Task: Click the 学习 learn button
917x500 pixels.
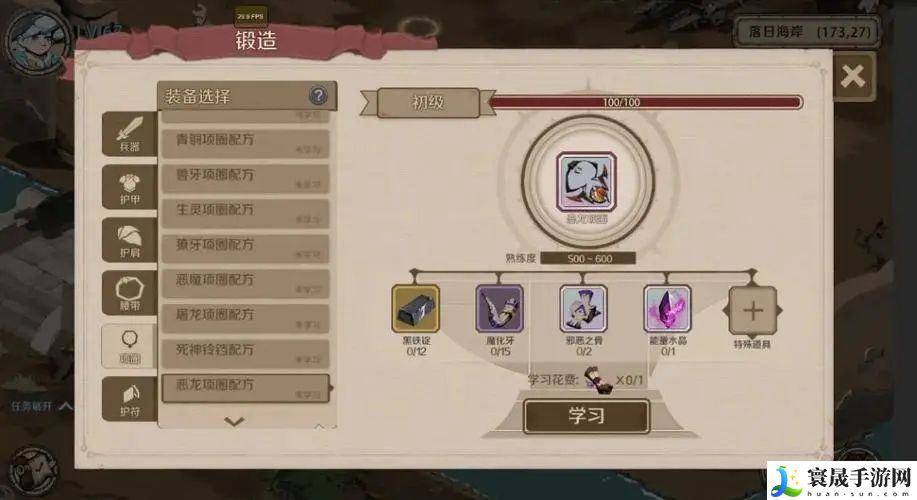Action: [x=586, y=416]
